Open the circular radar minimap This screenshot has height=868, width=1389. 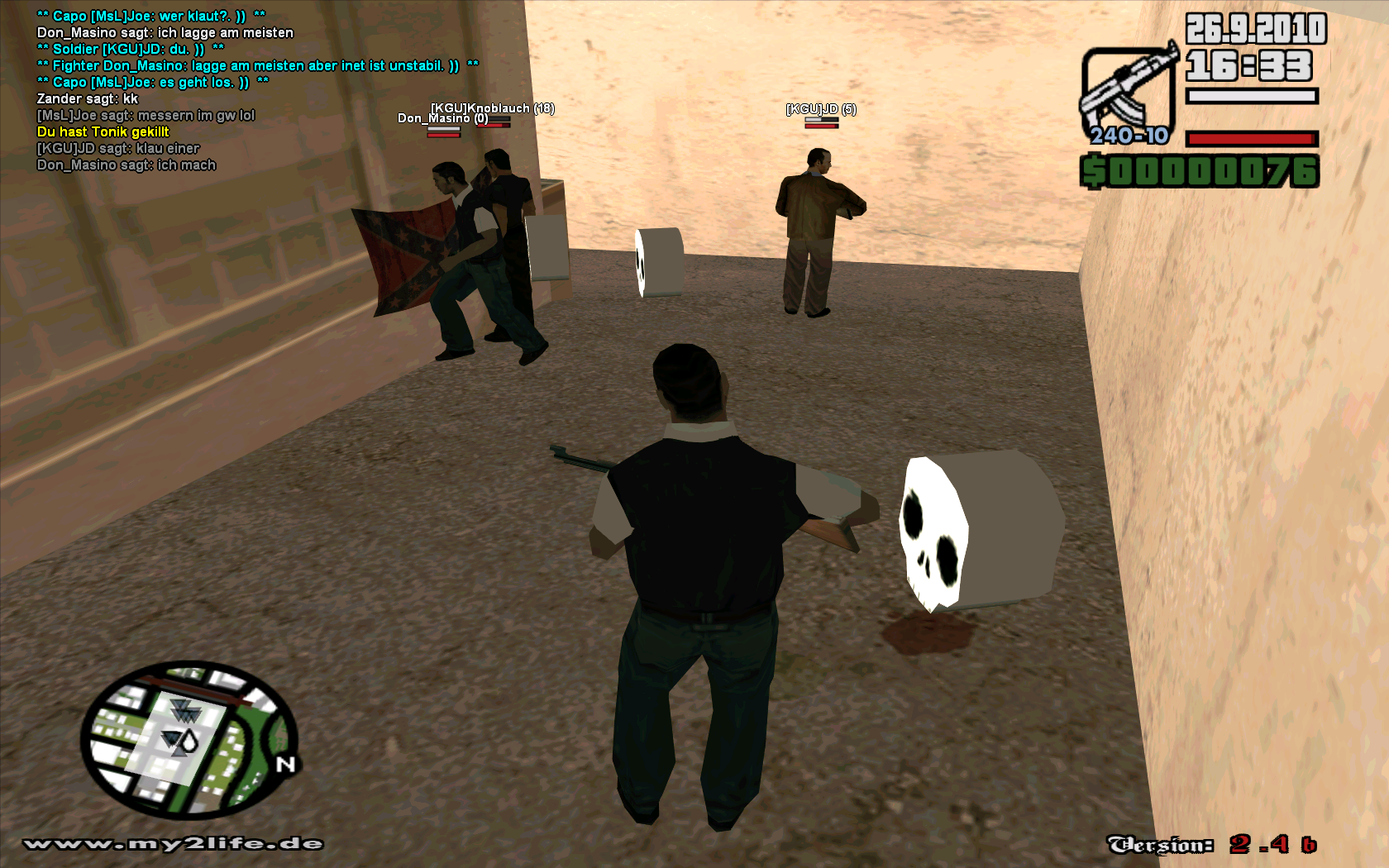tap(189, 739)
